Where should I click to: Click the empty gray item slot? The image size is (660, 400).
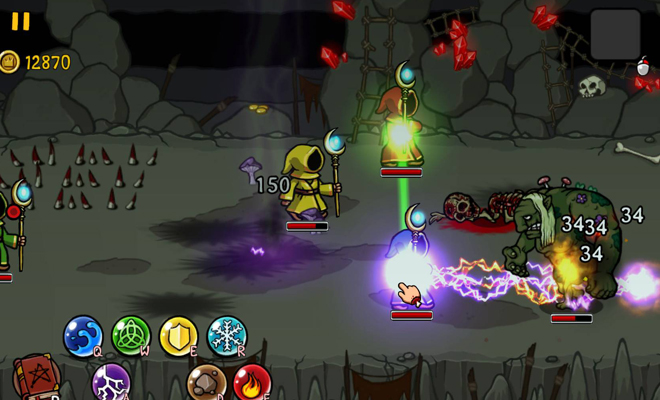pyautogui.click(x=615, y=34)
